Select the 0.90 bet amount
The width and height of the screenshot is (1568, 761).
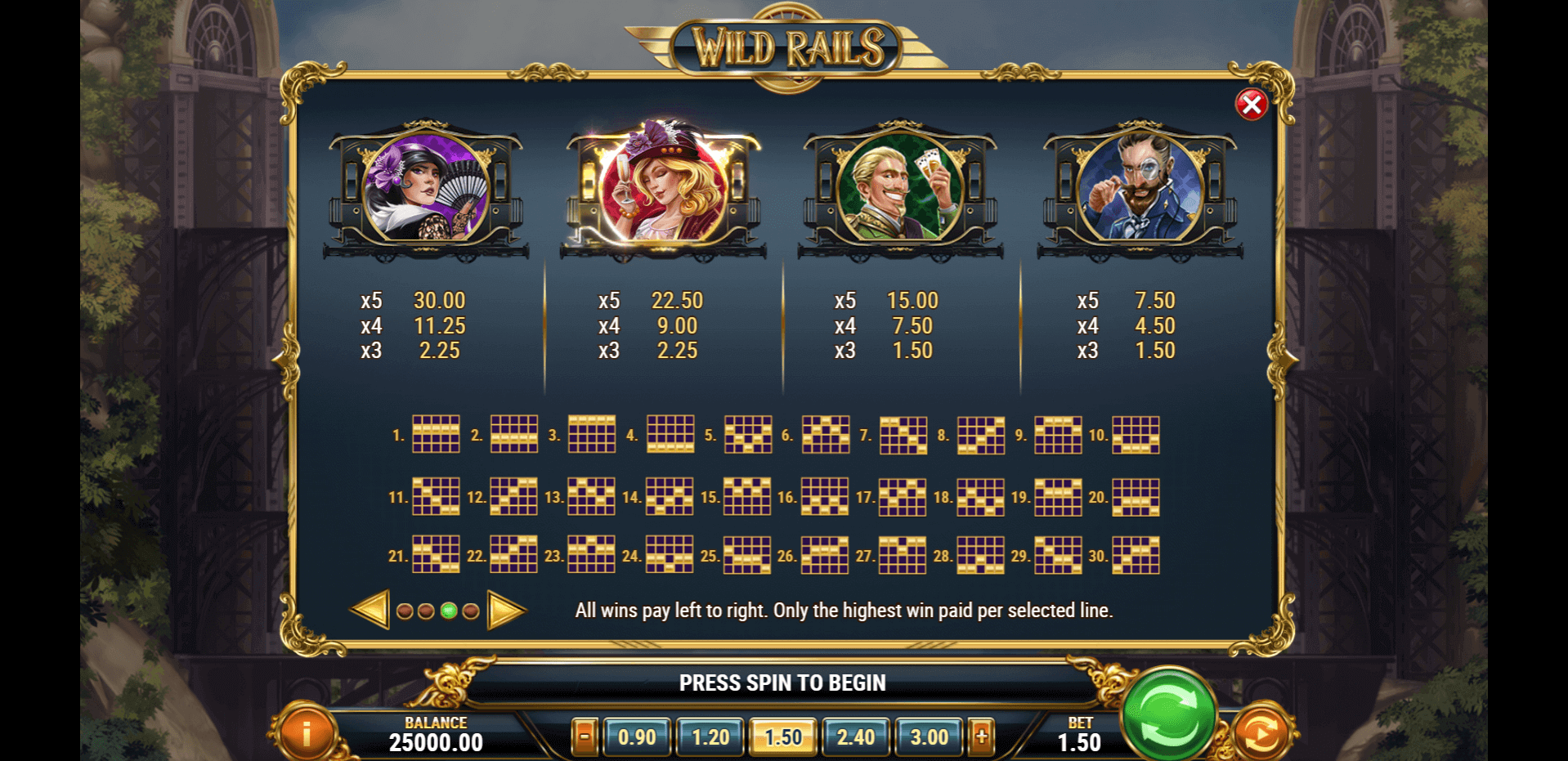[x=637, y=737]
